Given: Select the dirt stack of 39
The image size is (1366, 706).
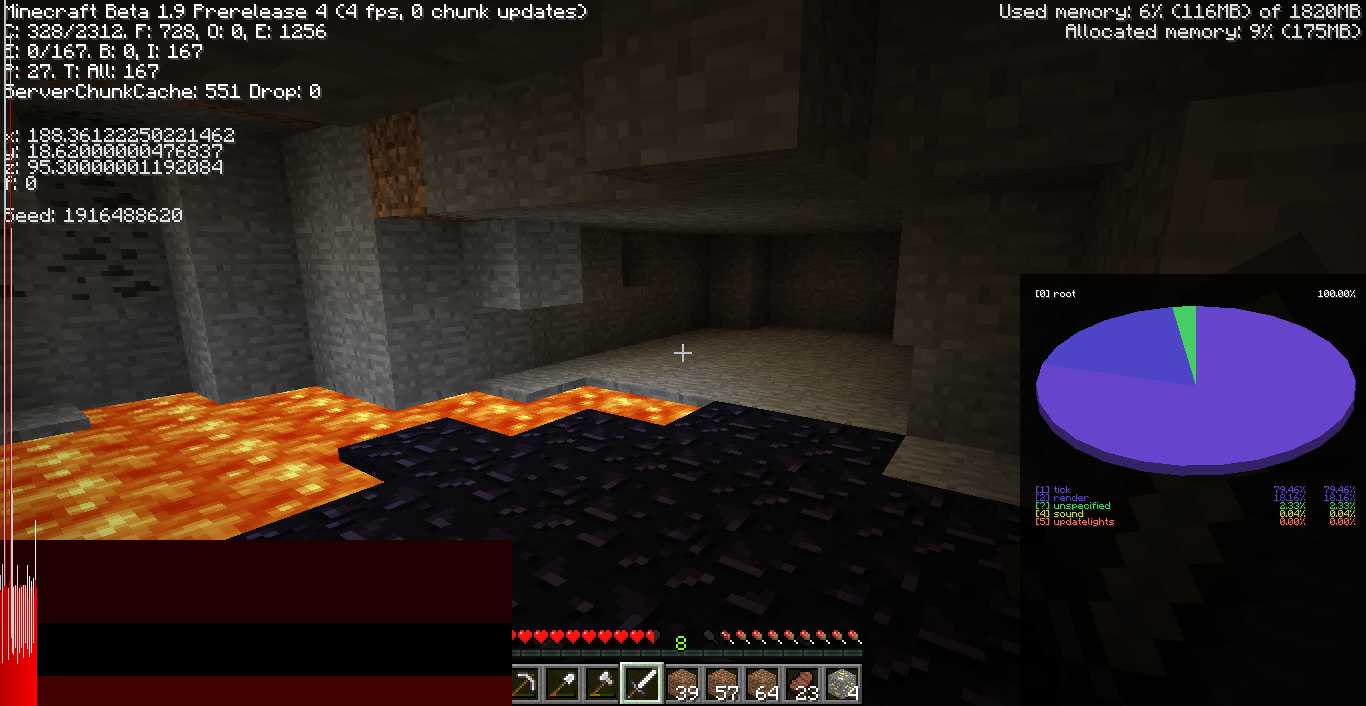Looking at the screenshot, I should [682, 684].
